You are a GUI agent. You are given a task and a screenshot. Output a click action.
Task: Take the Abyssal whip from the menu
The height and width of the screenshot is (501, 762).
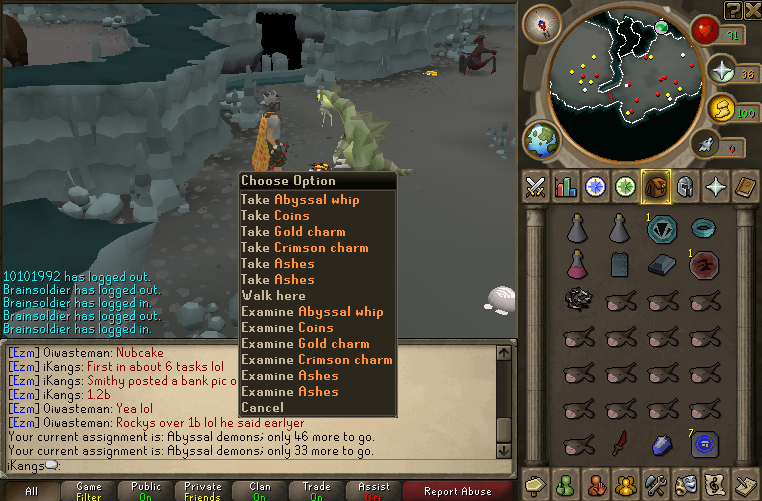[300, 199]
